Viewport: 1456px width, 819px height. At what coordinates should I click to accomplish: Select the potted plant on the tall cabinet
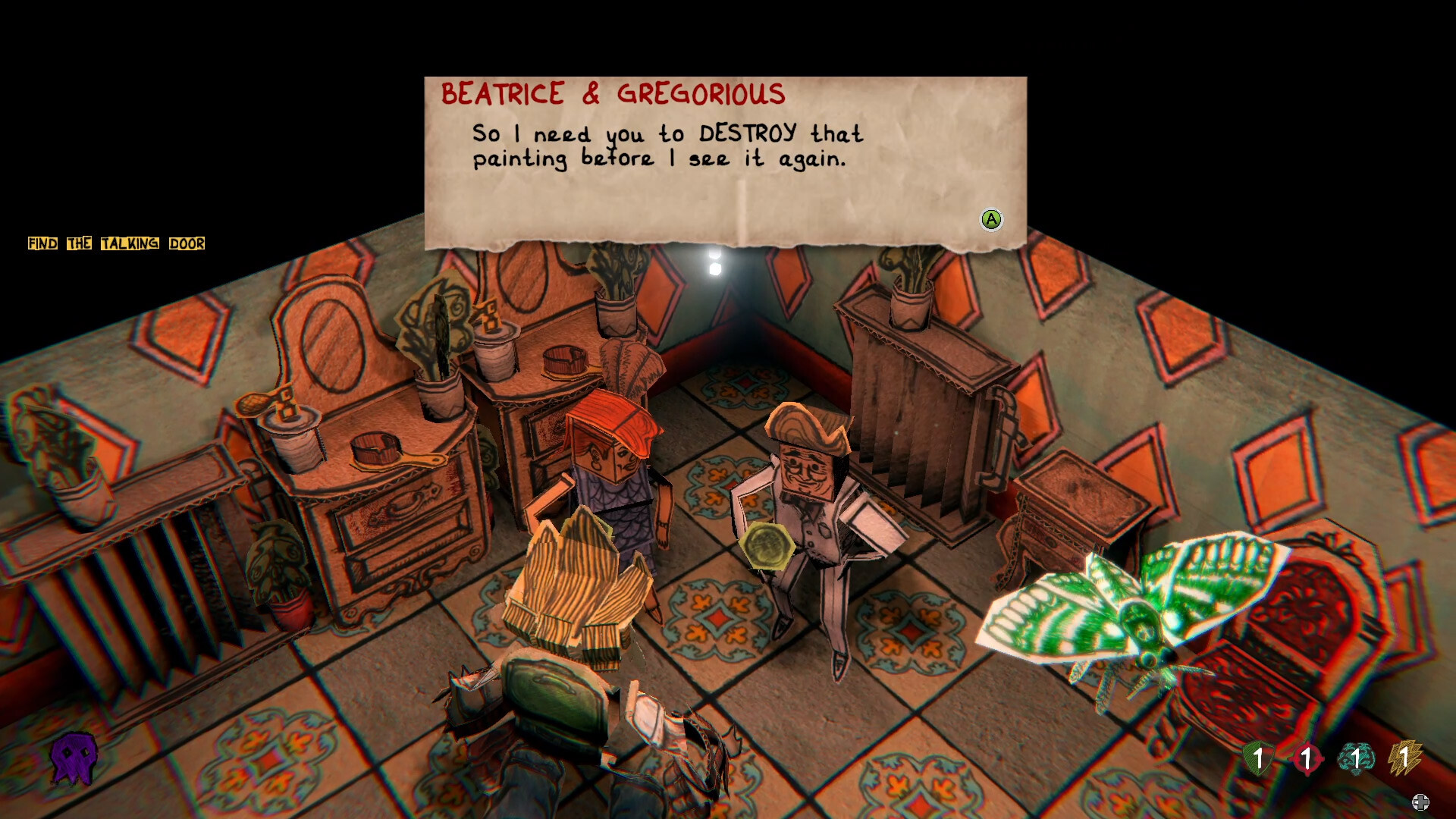point(910,296)
